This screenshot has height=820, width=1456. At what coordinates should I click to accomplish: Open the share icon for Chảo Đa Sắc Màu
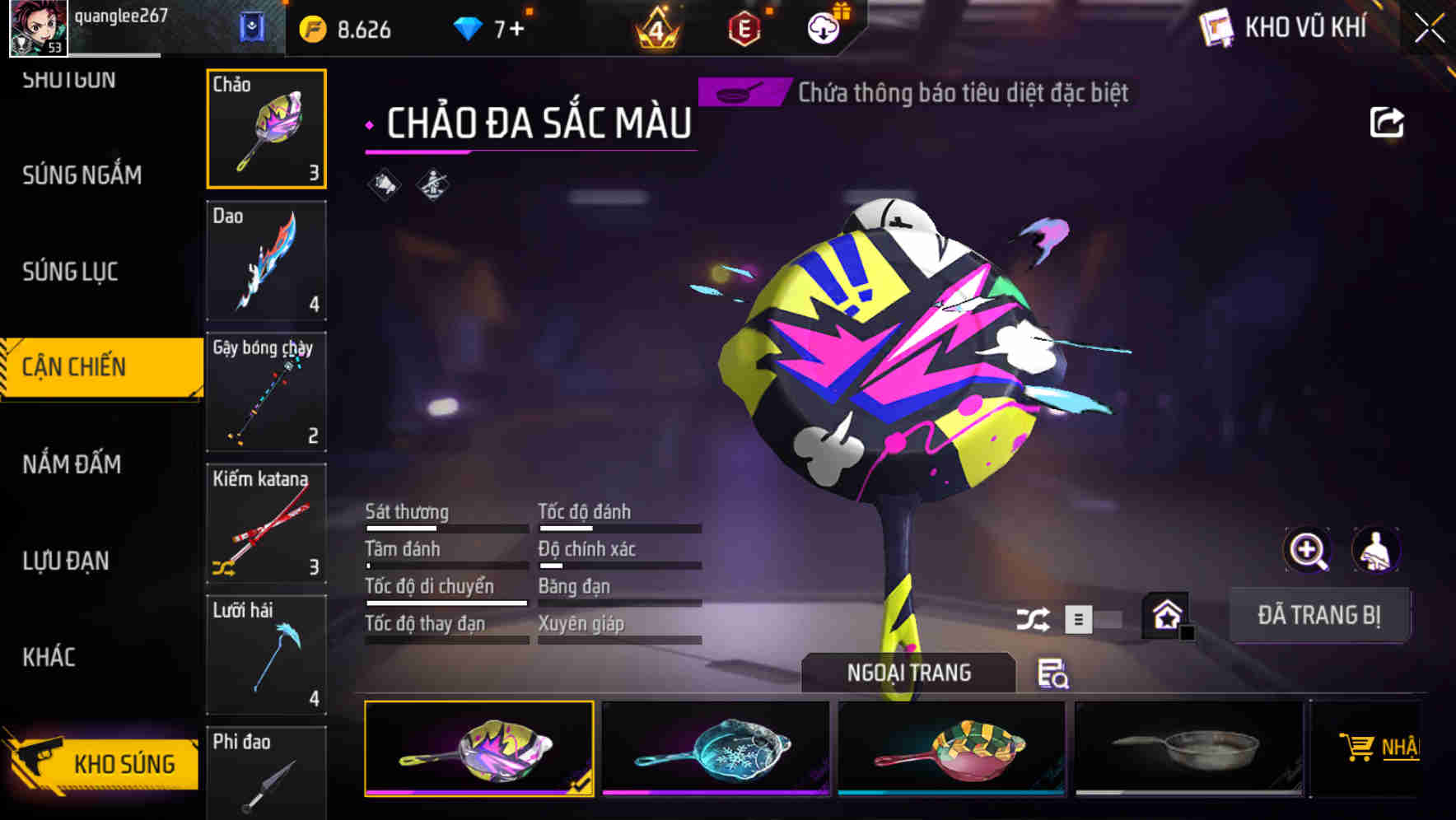pos(1387,122)
